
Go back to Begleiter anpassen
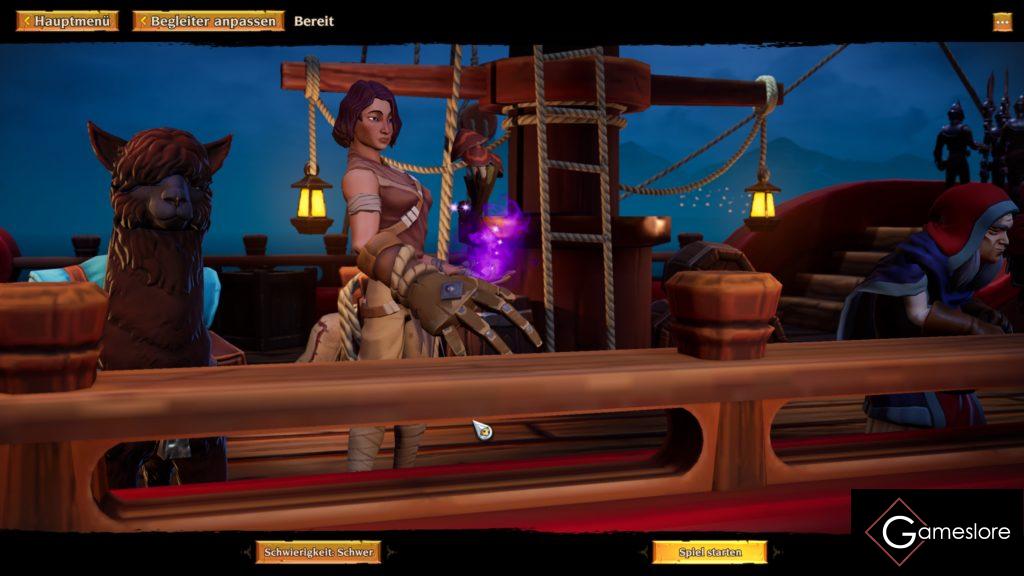click(x=208, y=21)
